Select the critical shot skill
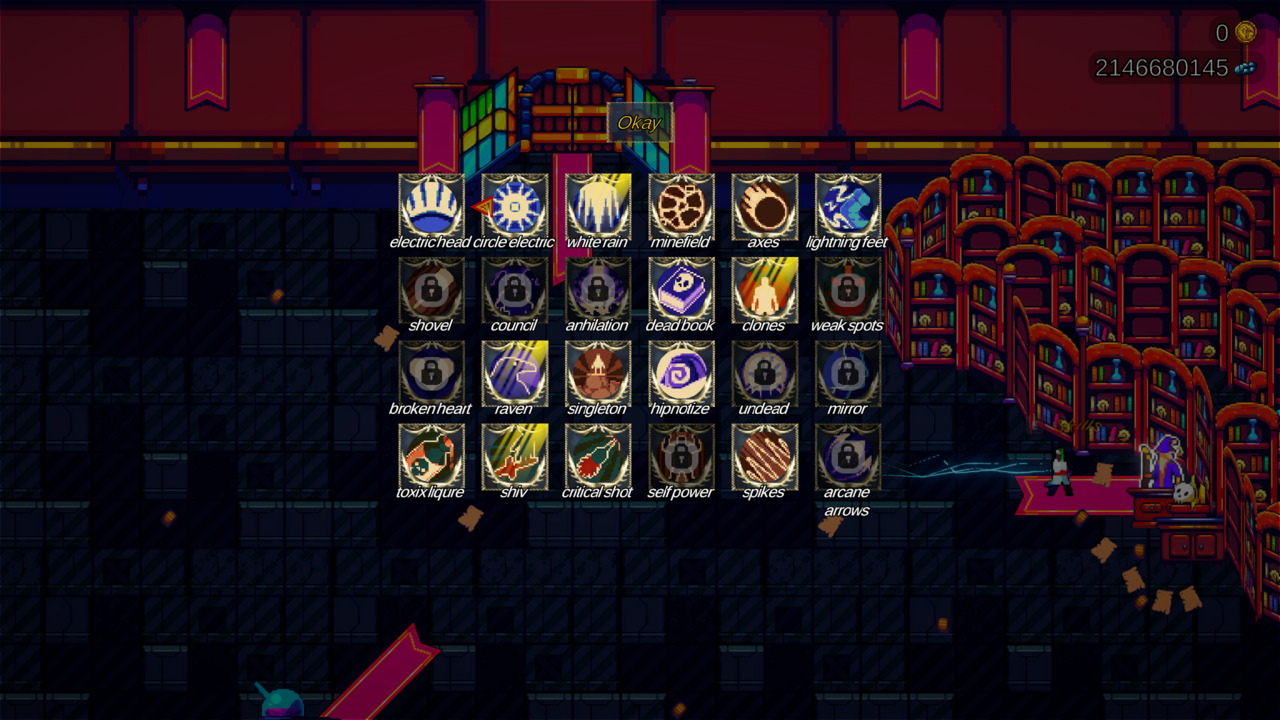1280x720 pixels. tap(598, 457)
